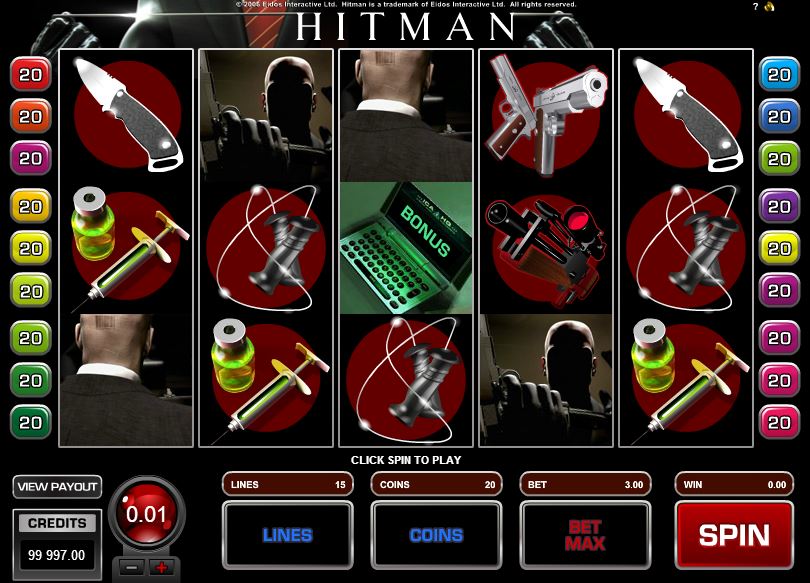Change the coins per line with COINS
Screen dimensions: 810x583
435,535
